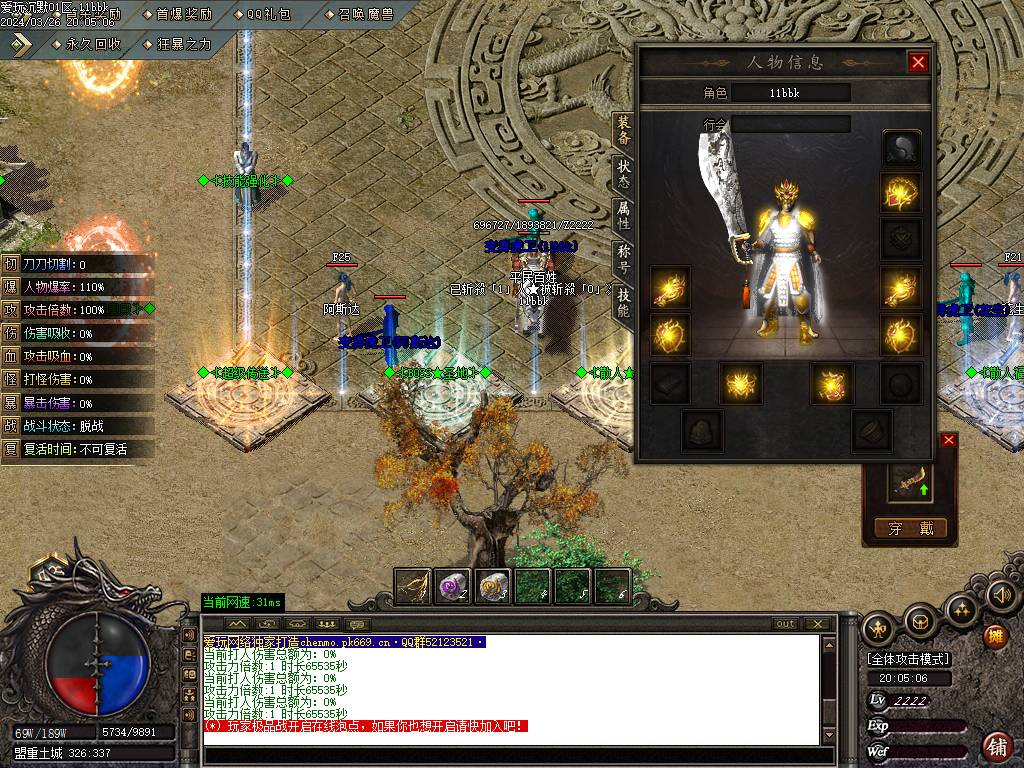
Task: Click the 穿戴 equip button
Action: tap(909, 528)
